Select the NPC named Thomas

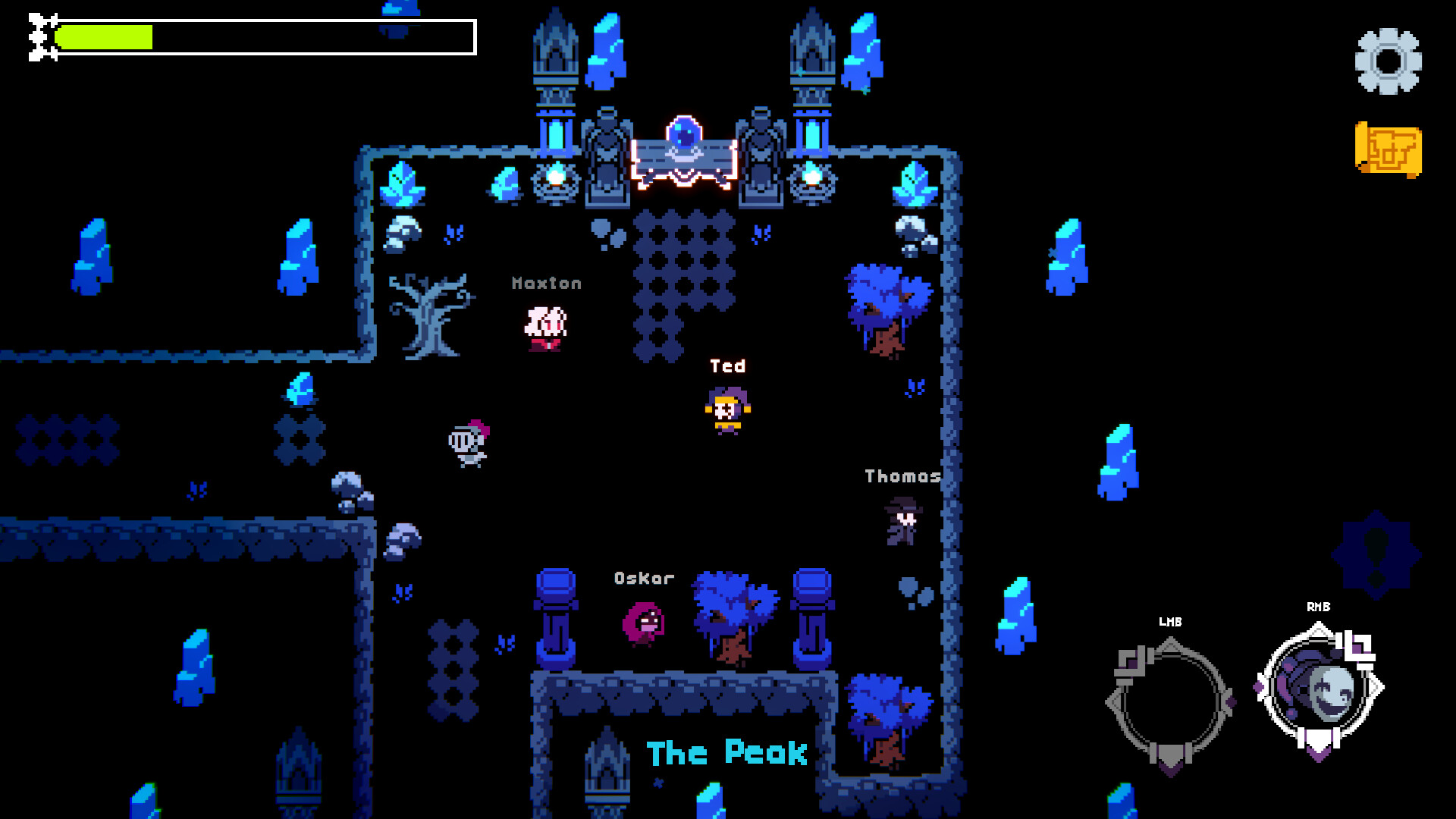click(902, 522)
